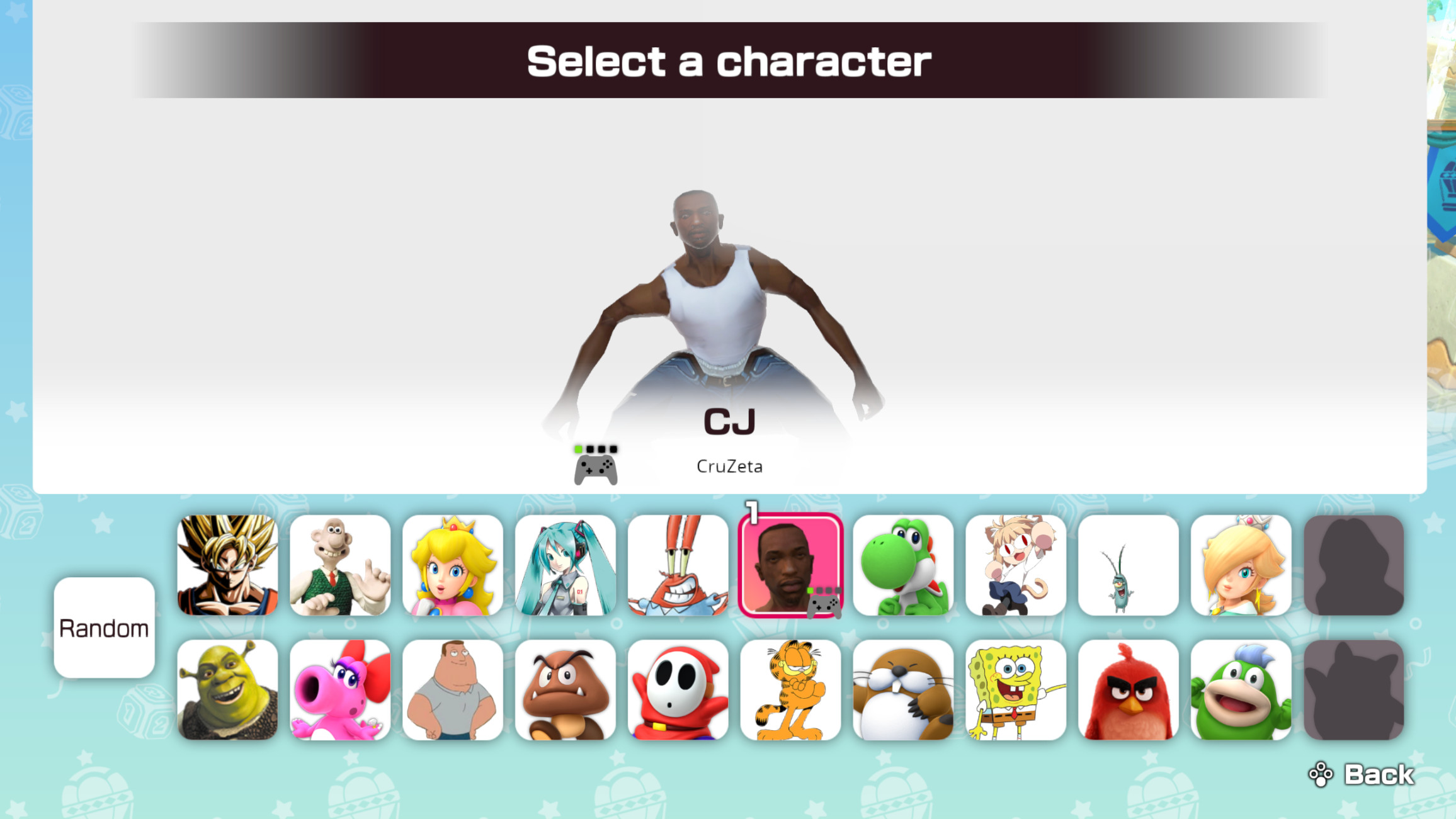
Task: Pick Rosalina as your character
Action: tap(1241, 565)
